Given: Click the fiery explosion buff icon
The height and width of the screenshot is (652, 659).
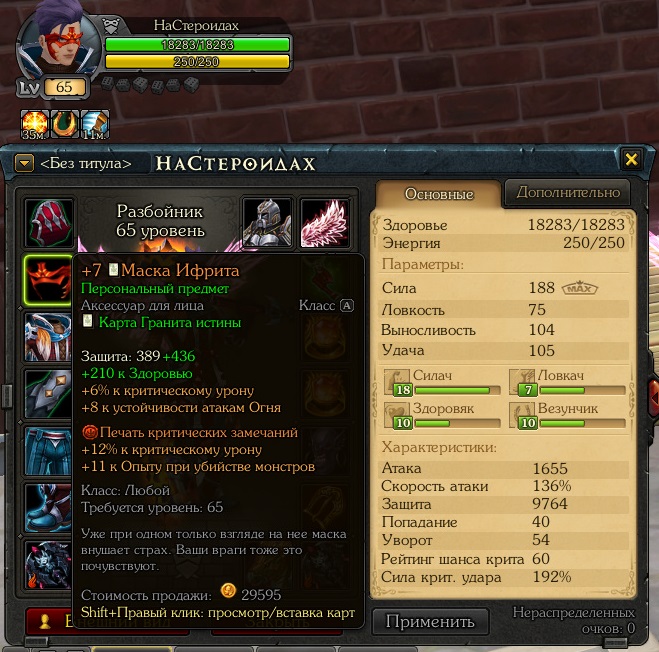Looking at the screenshot, I should 34,123.
